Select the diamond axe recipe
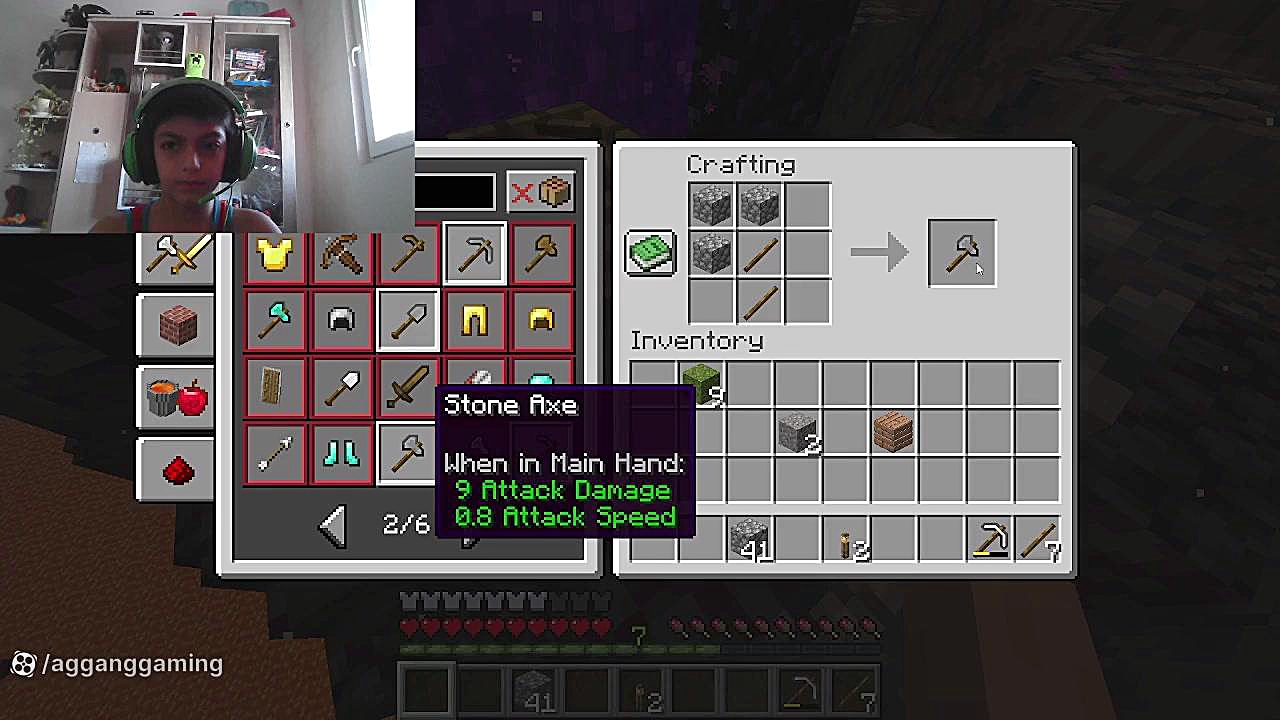This screenshot has height=720, width=1280. [274, 321]
